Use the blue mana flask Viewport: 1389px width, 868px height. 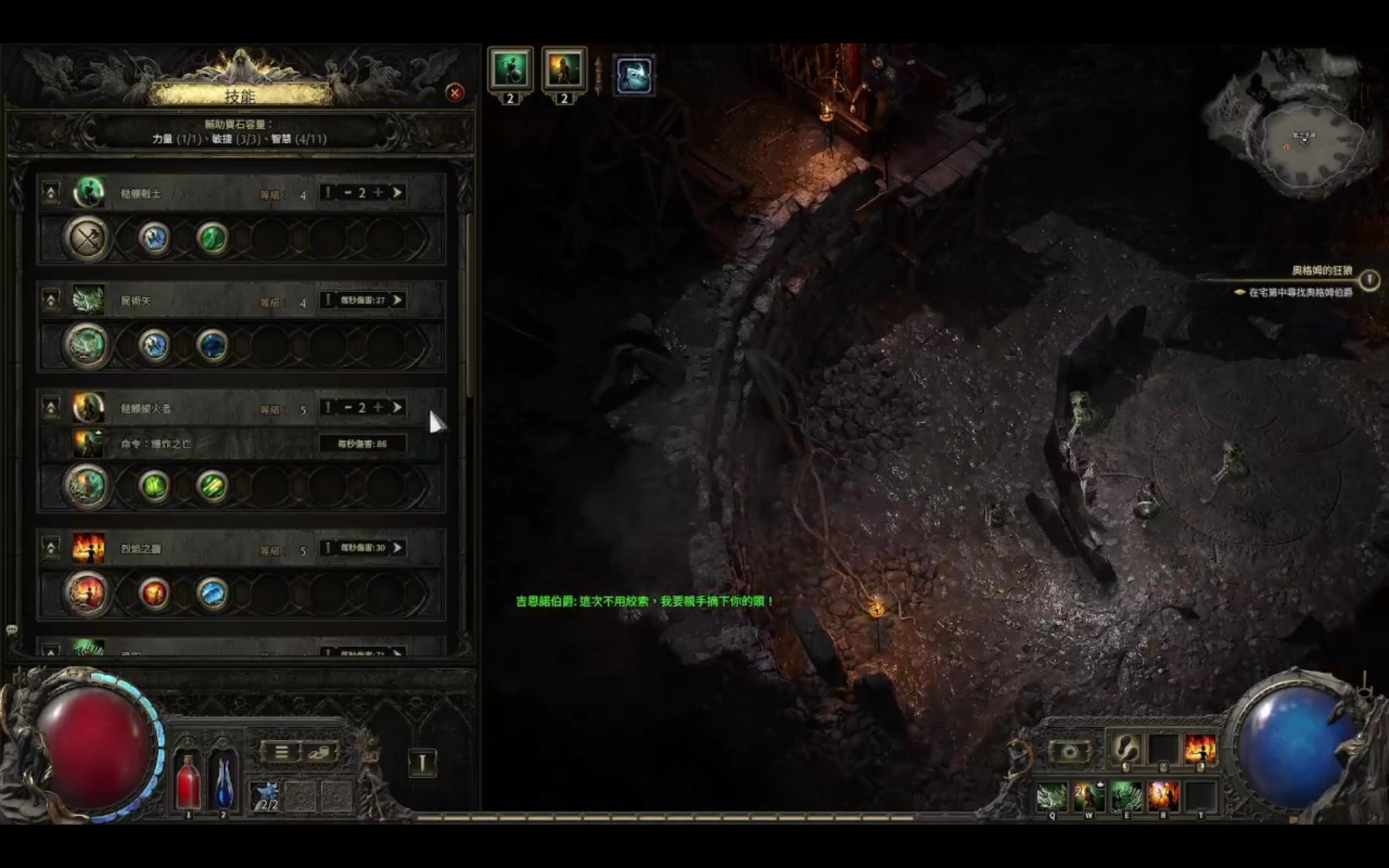(223, 782)
